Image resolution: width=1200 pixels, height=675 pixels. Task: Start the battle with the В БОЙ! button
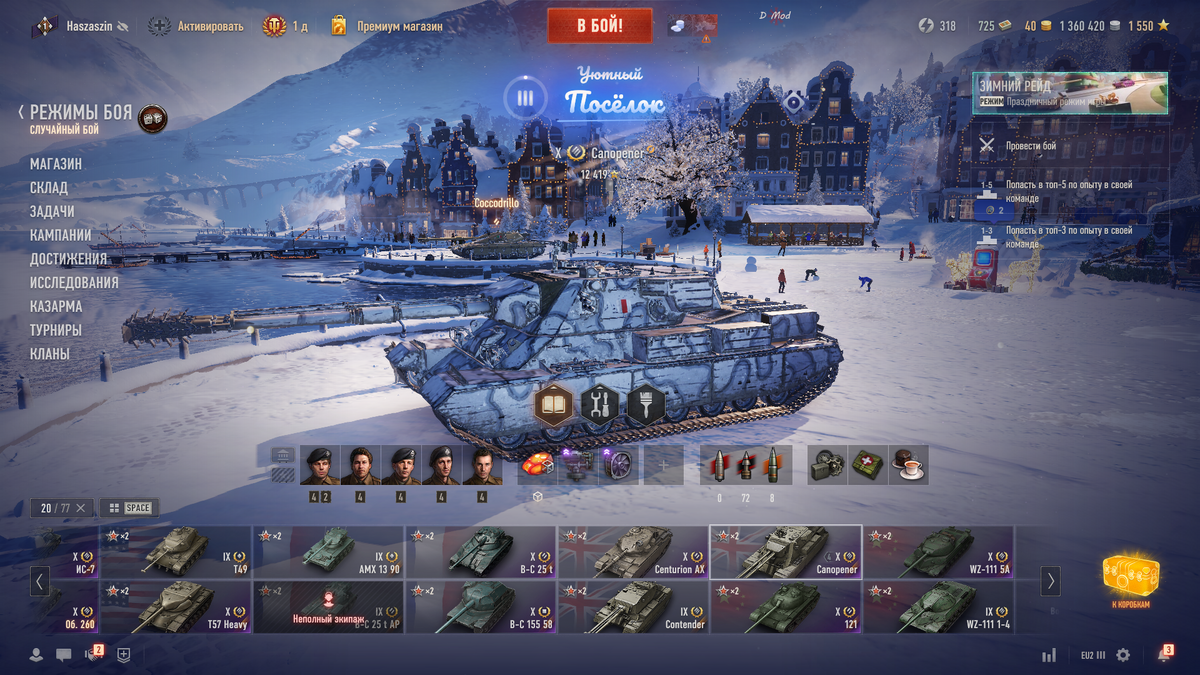[599, 26]
